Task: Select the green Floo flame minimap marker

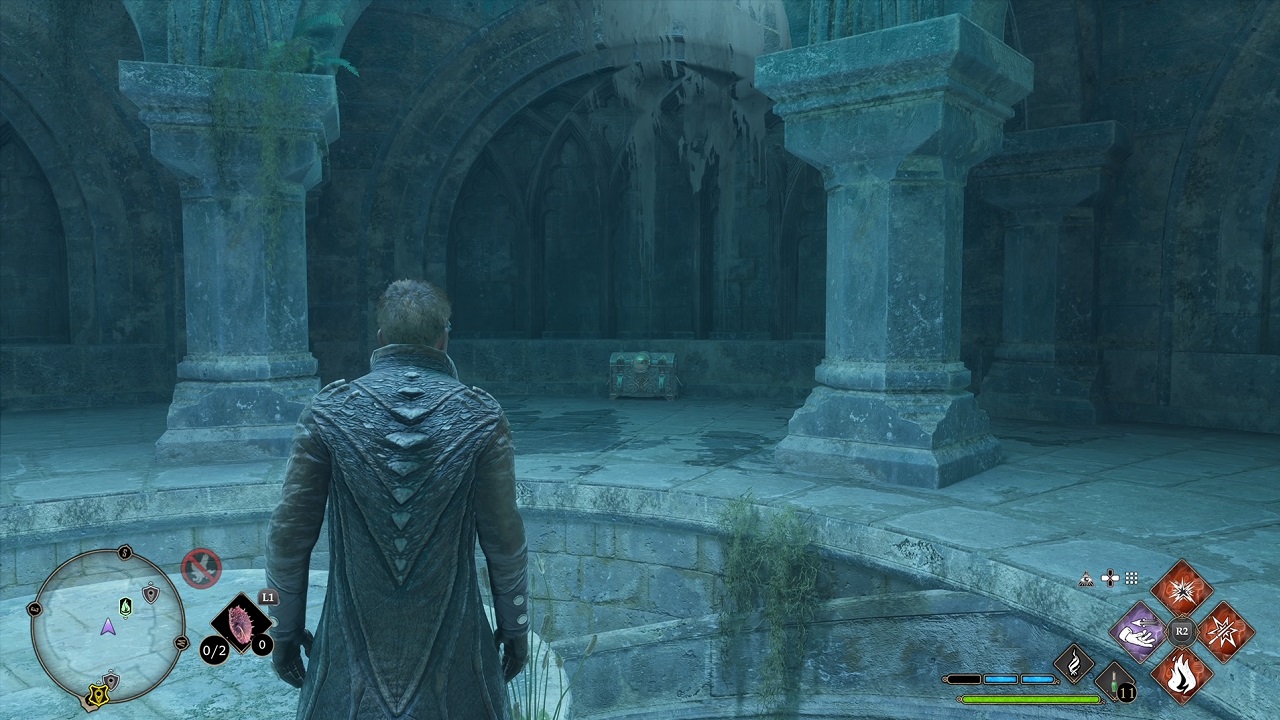Action: coord(125,607)
